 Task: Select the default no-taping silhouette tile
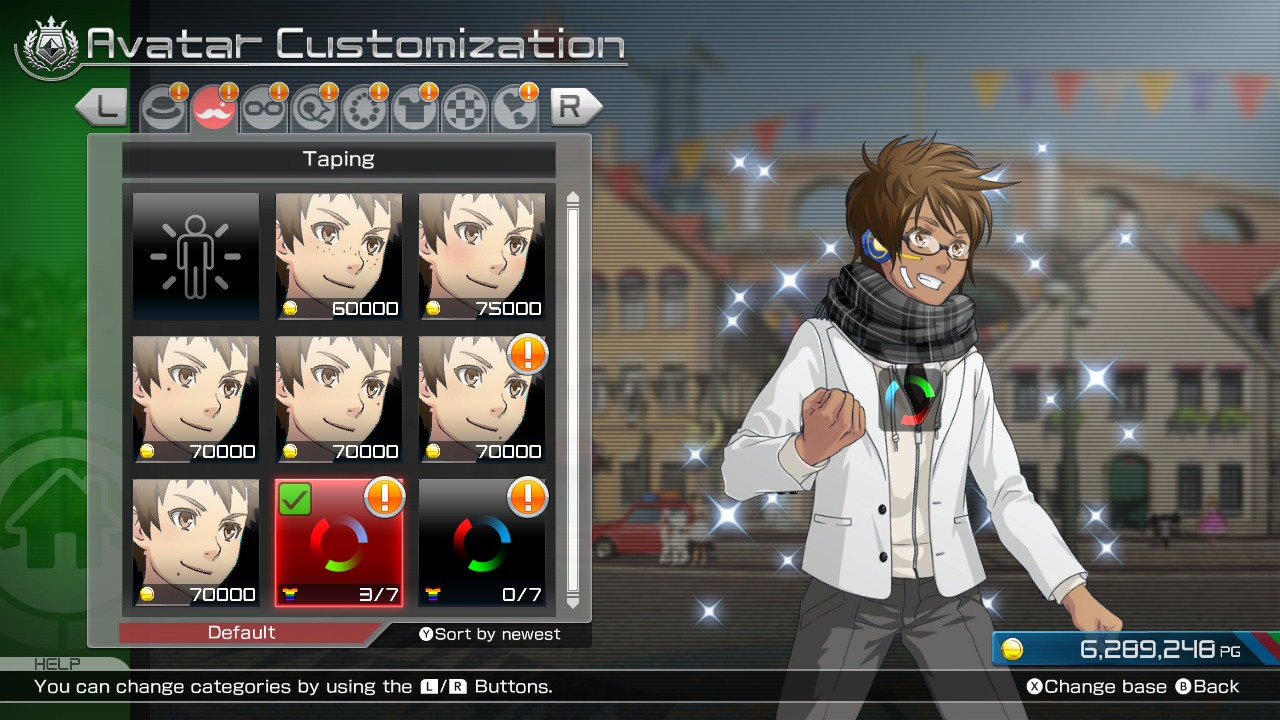[x=196, y=257]
